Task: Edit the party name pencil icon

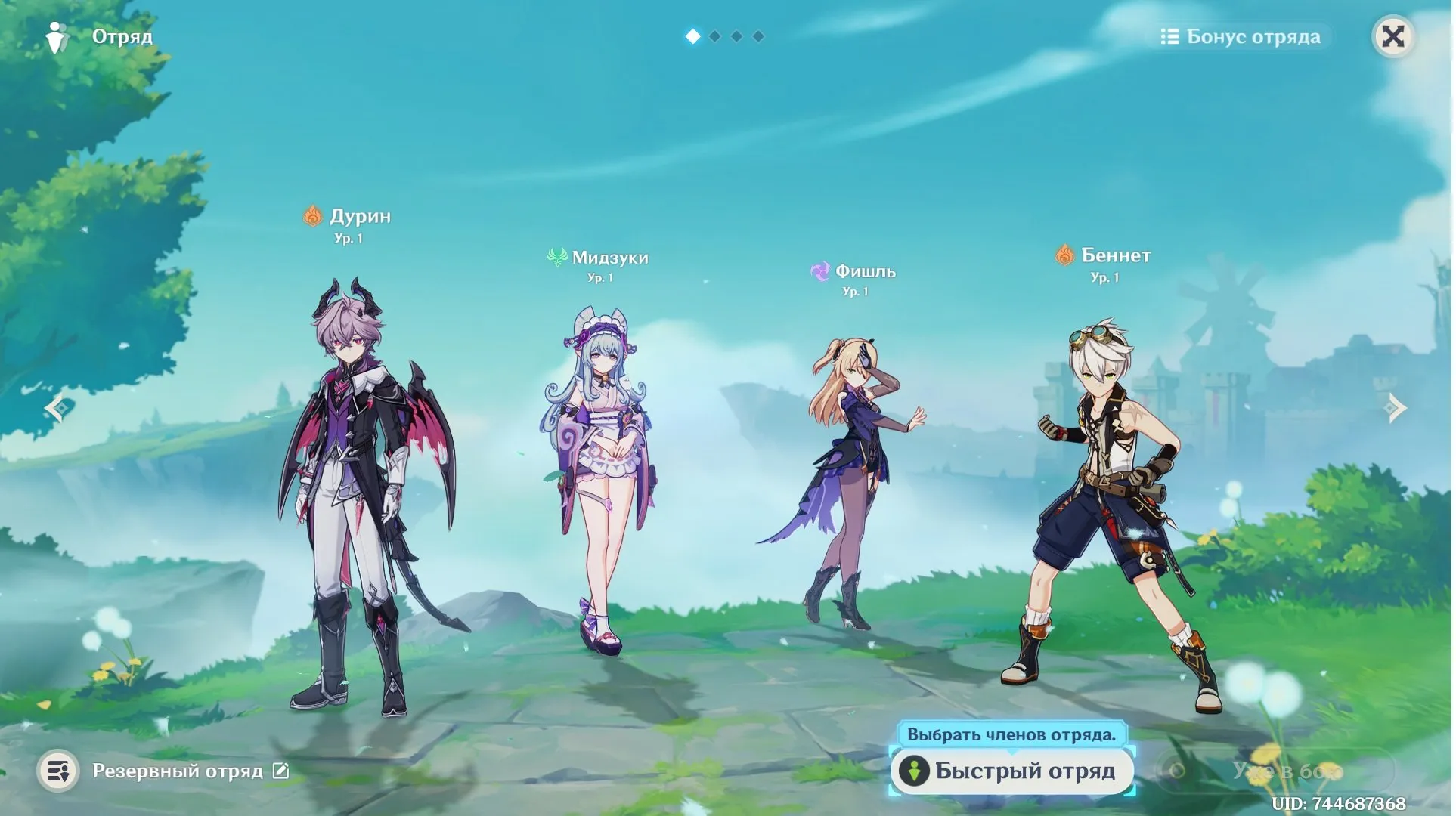Action: tap(281, 771)
